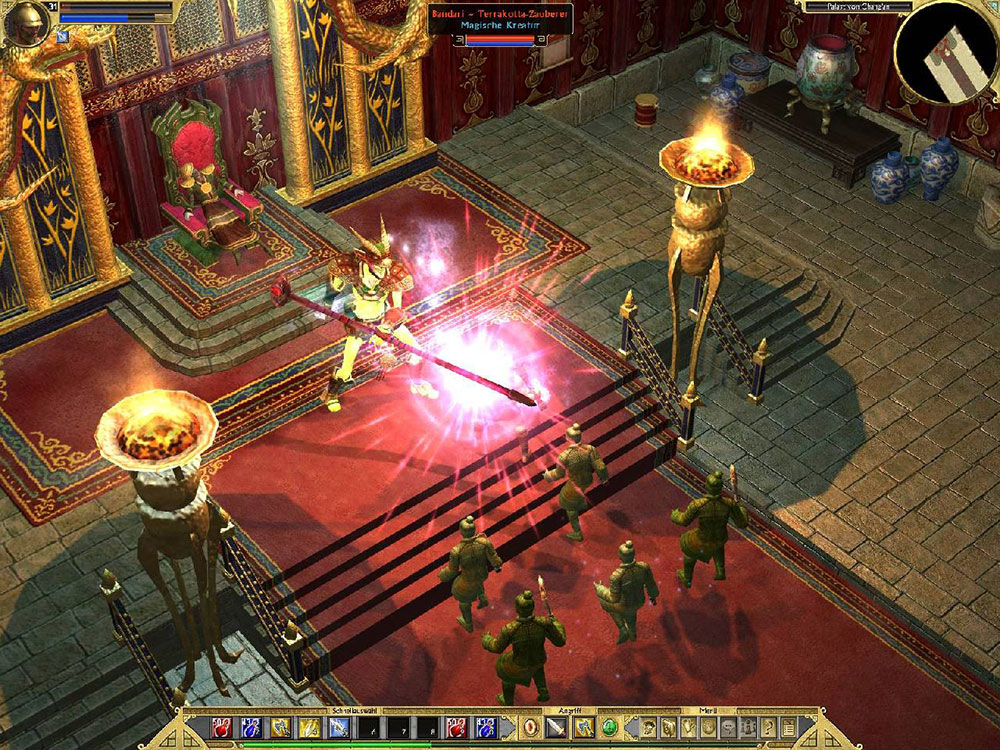
Task: Open the circular minimap
Action: [945, 52]
